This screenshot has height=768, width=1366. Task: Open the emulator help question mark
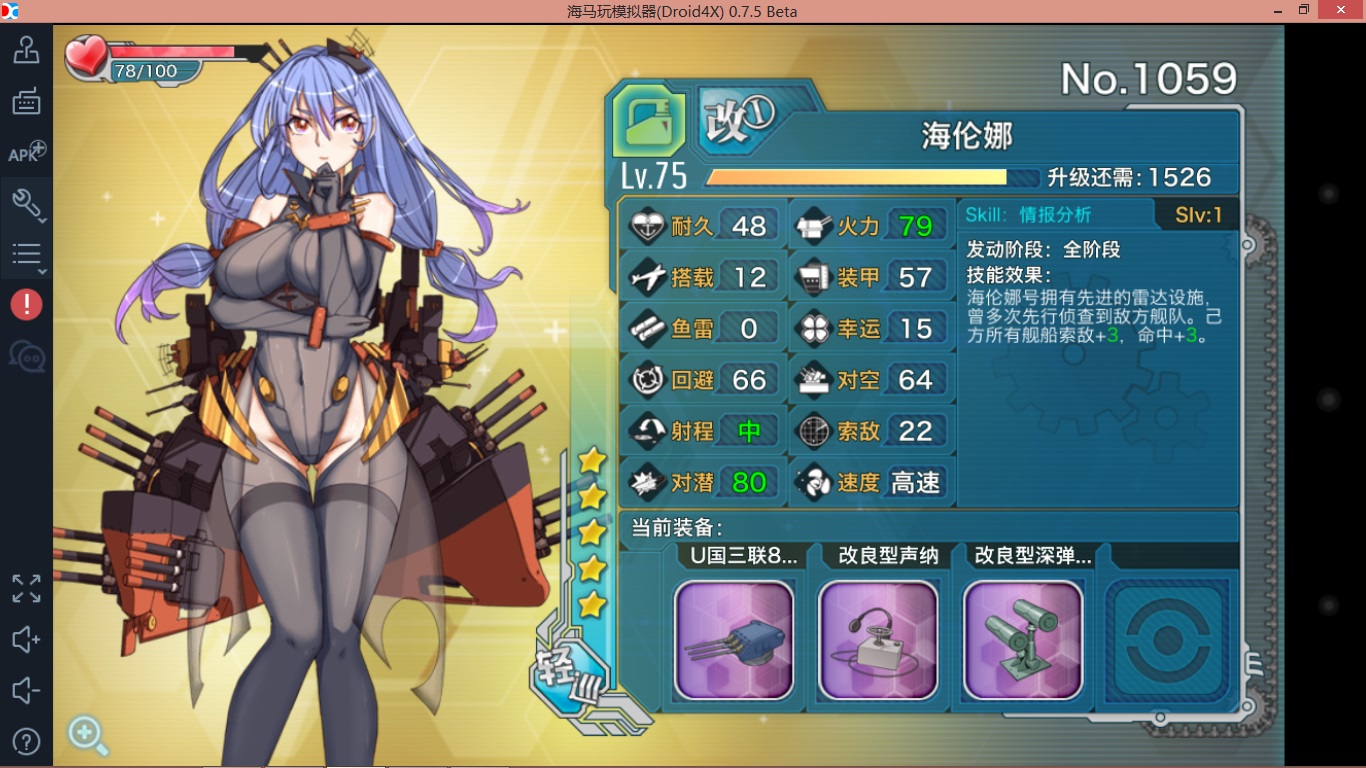point(26,741)
